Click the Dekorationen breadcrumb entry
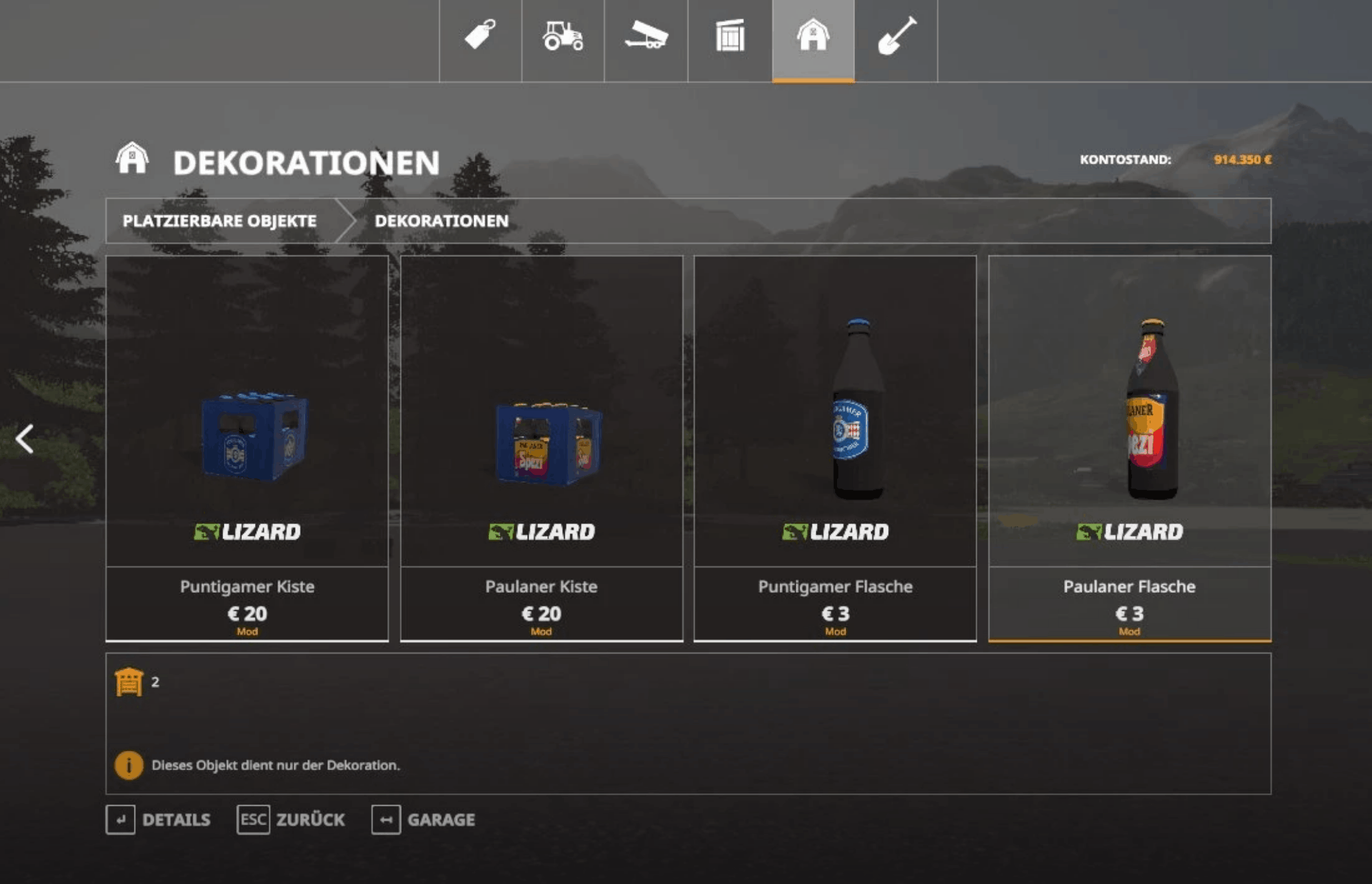1372x884 pixels. pos(441,221)
